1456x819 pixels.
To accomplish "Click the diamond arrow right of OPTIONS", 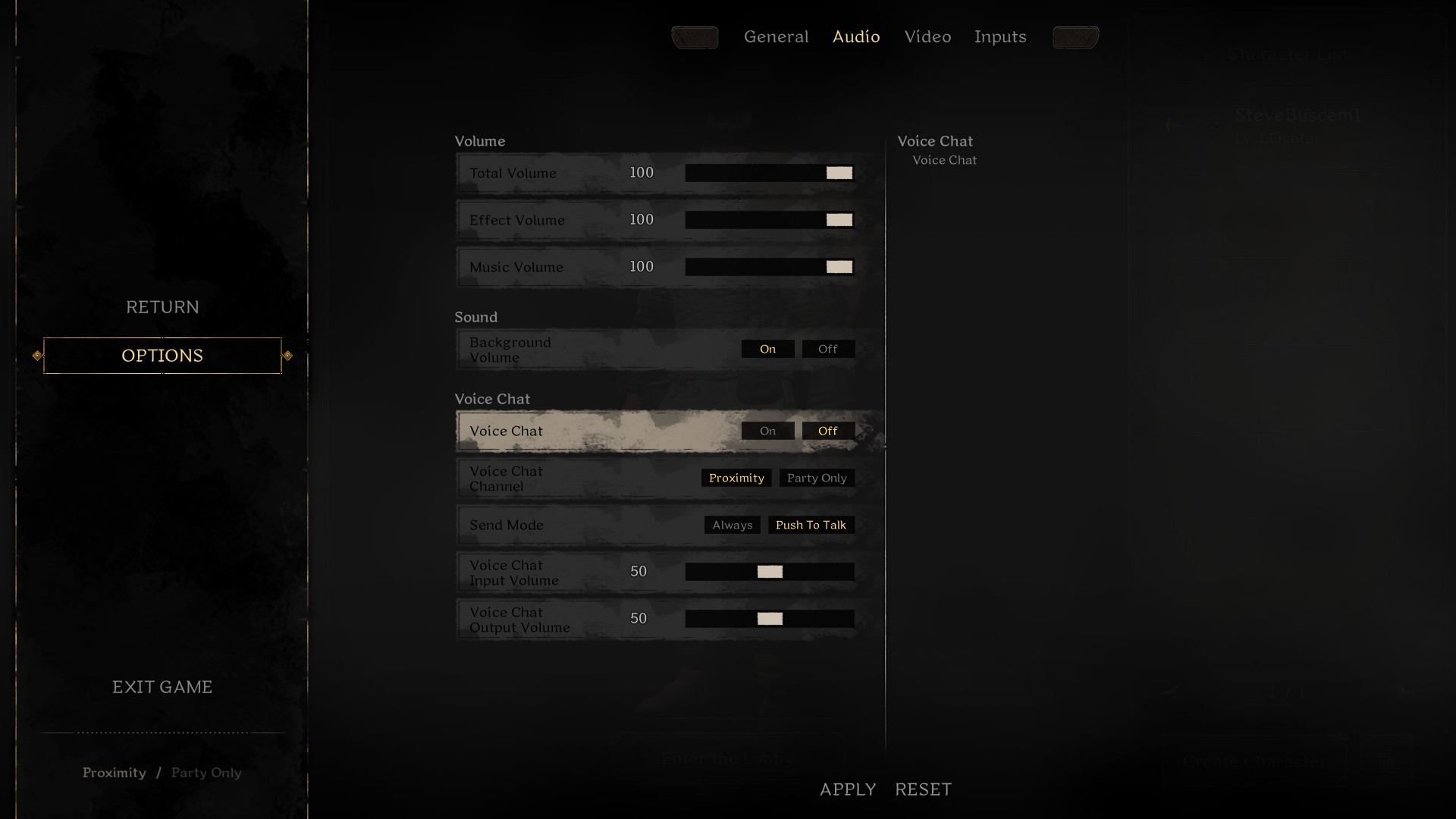I will (x=287, y=355).
